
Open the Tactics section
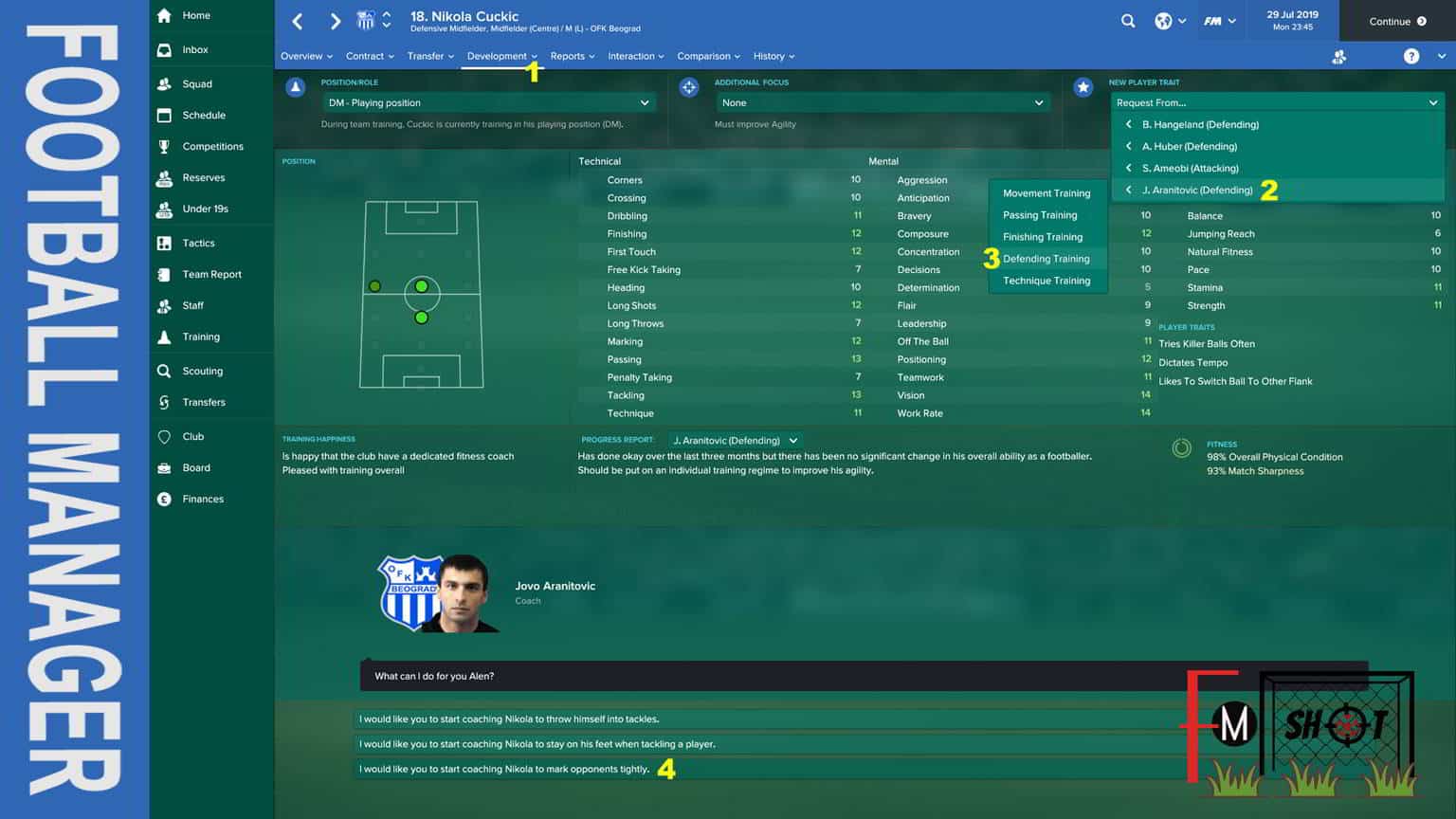(x=198, y=243)
